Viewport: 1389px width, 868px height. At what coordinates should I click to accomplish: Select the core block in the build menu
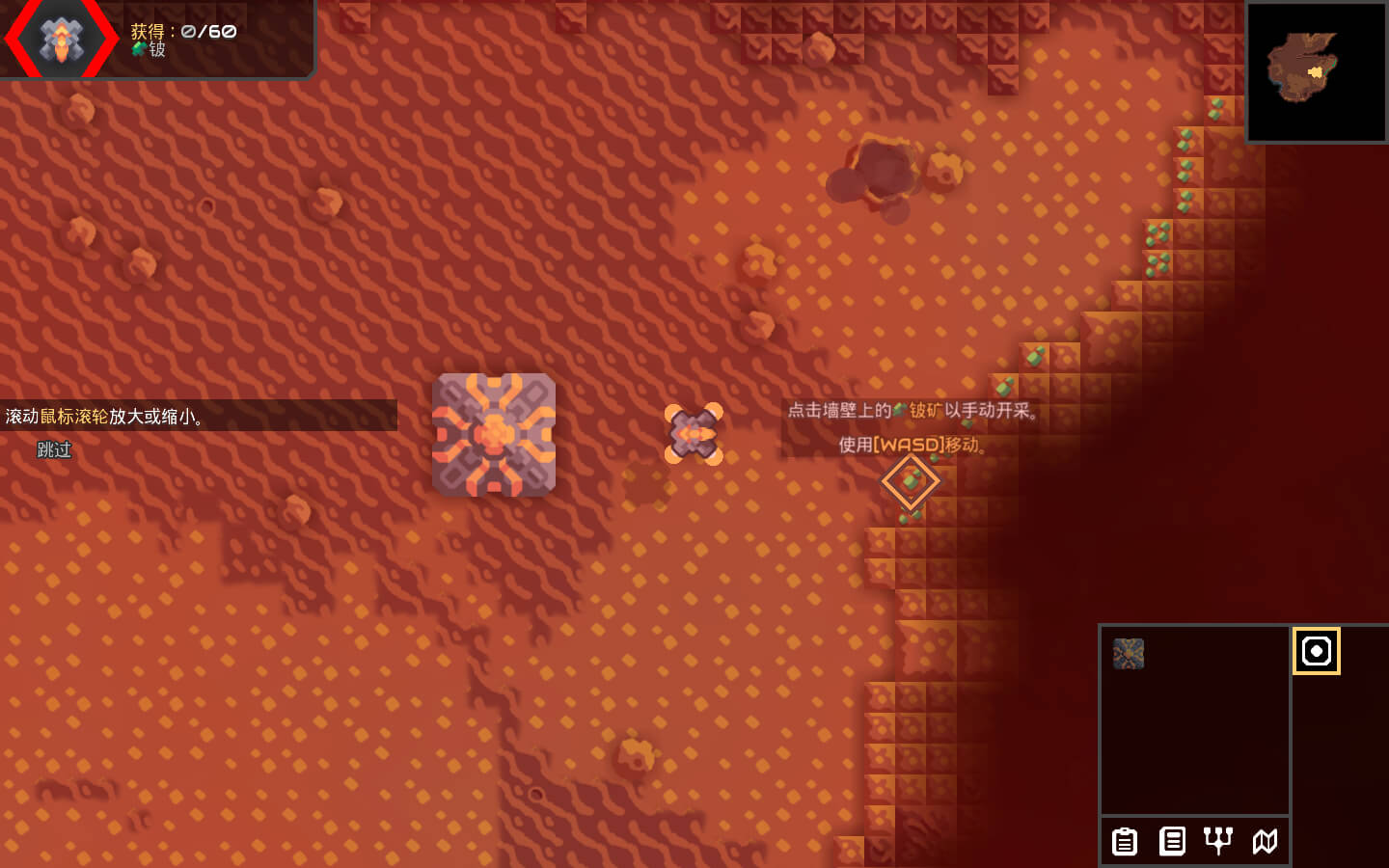tap(1129, 654)
